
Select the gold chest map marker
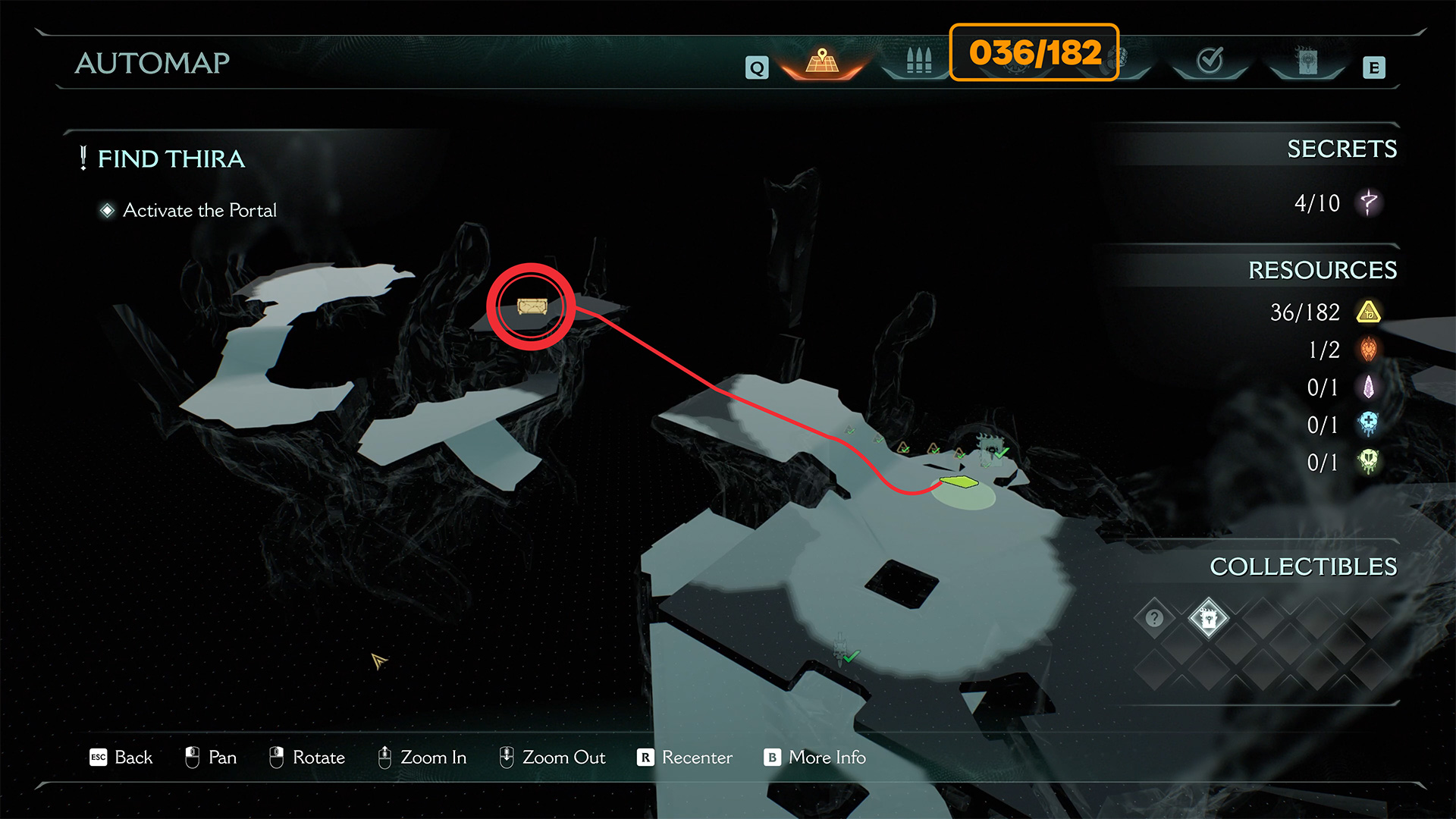tap(532, 306)
